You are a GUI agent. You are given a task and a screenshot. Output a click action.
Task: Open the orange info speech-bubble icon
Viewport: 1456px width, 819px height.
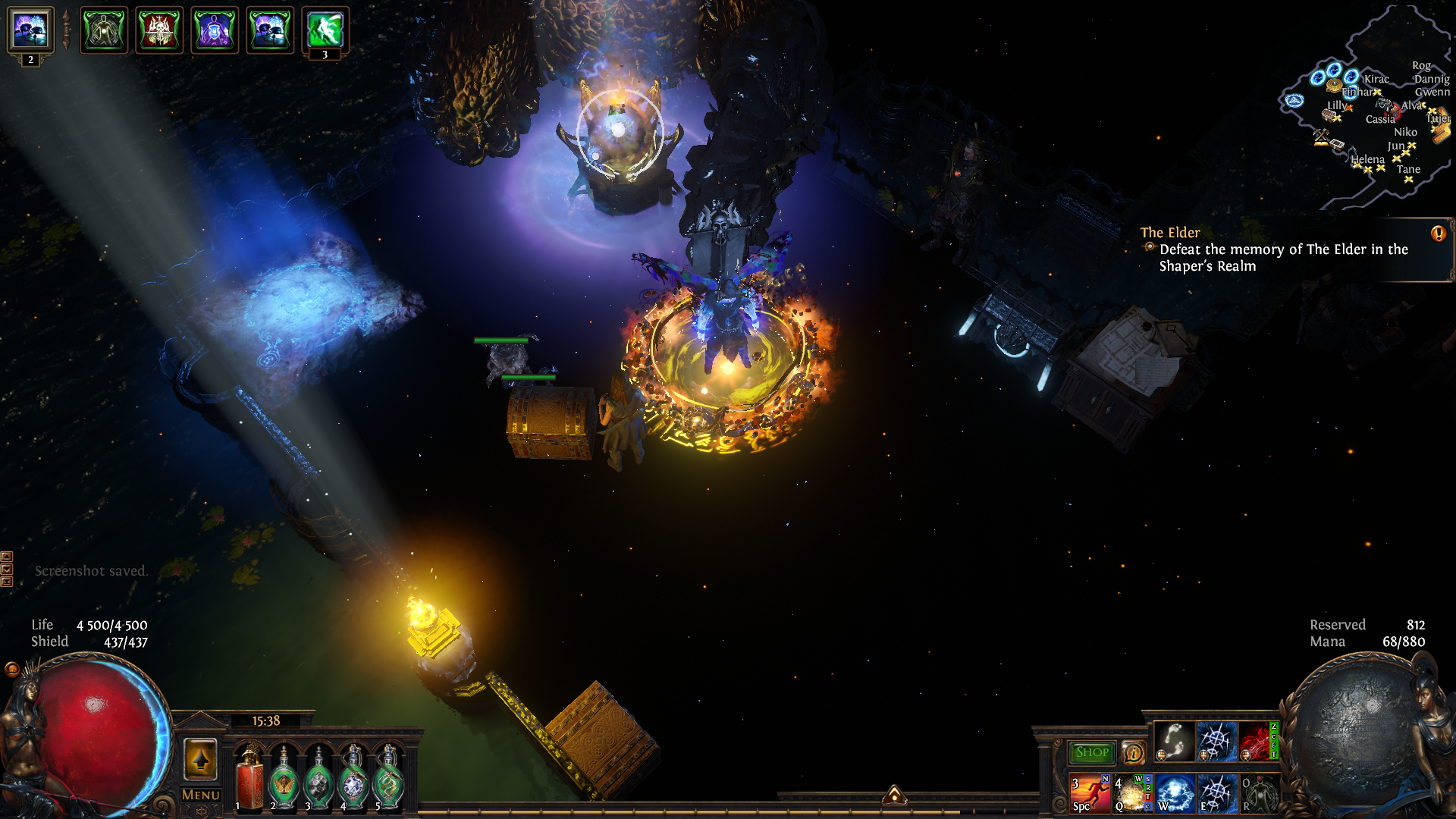pyautogui.click(x=1133, y=753)
